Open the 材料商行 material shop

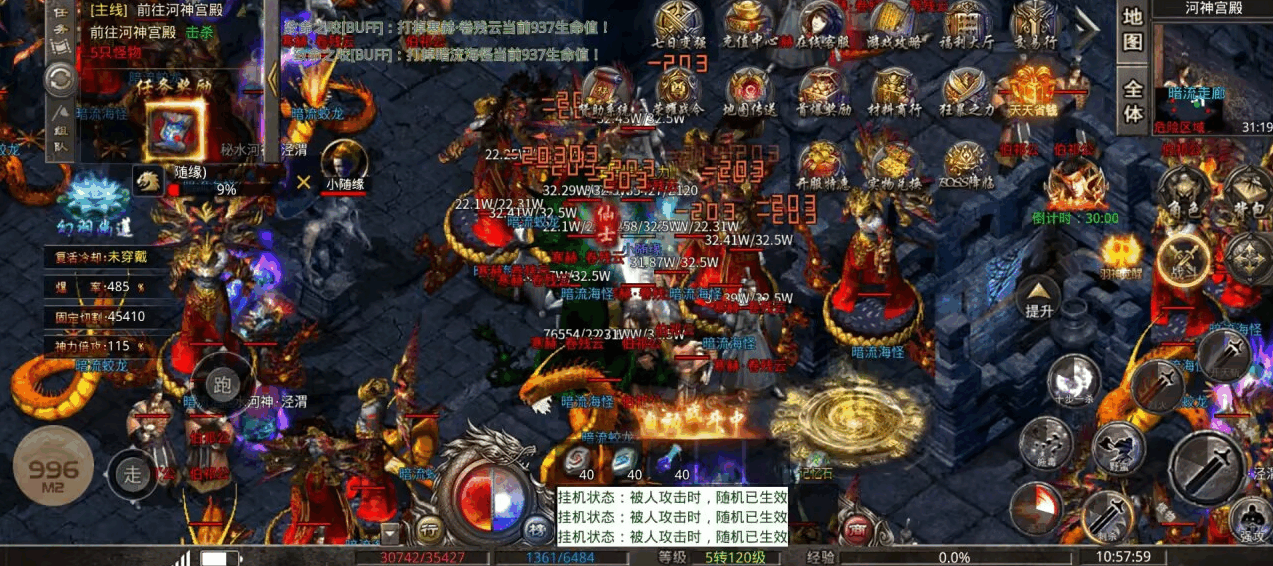tap(893, 89)
